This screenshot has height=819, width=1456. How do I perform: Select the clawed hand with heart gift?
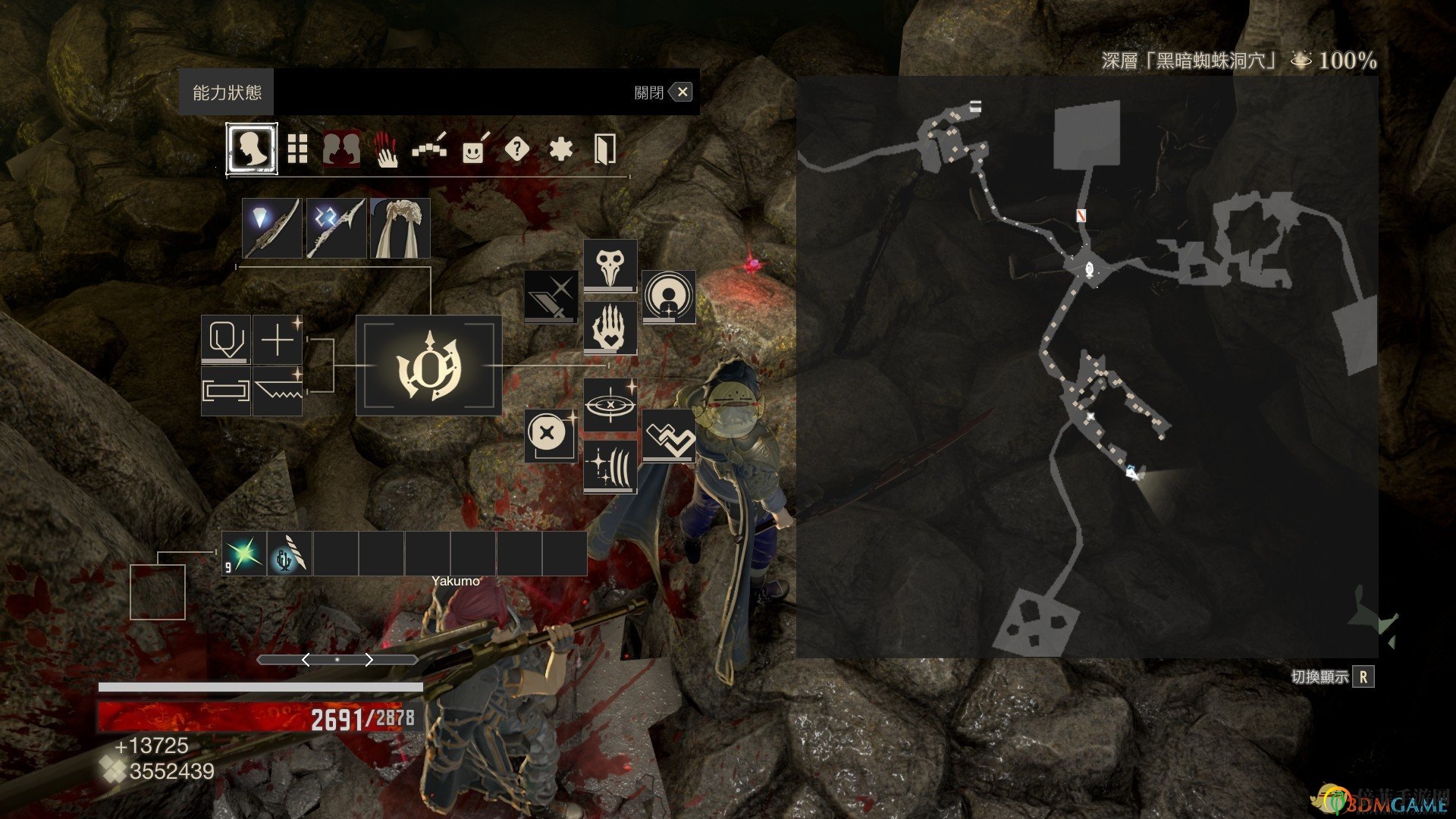click(610, 328)
